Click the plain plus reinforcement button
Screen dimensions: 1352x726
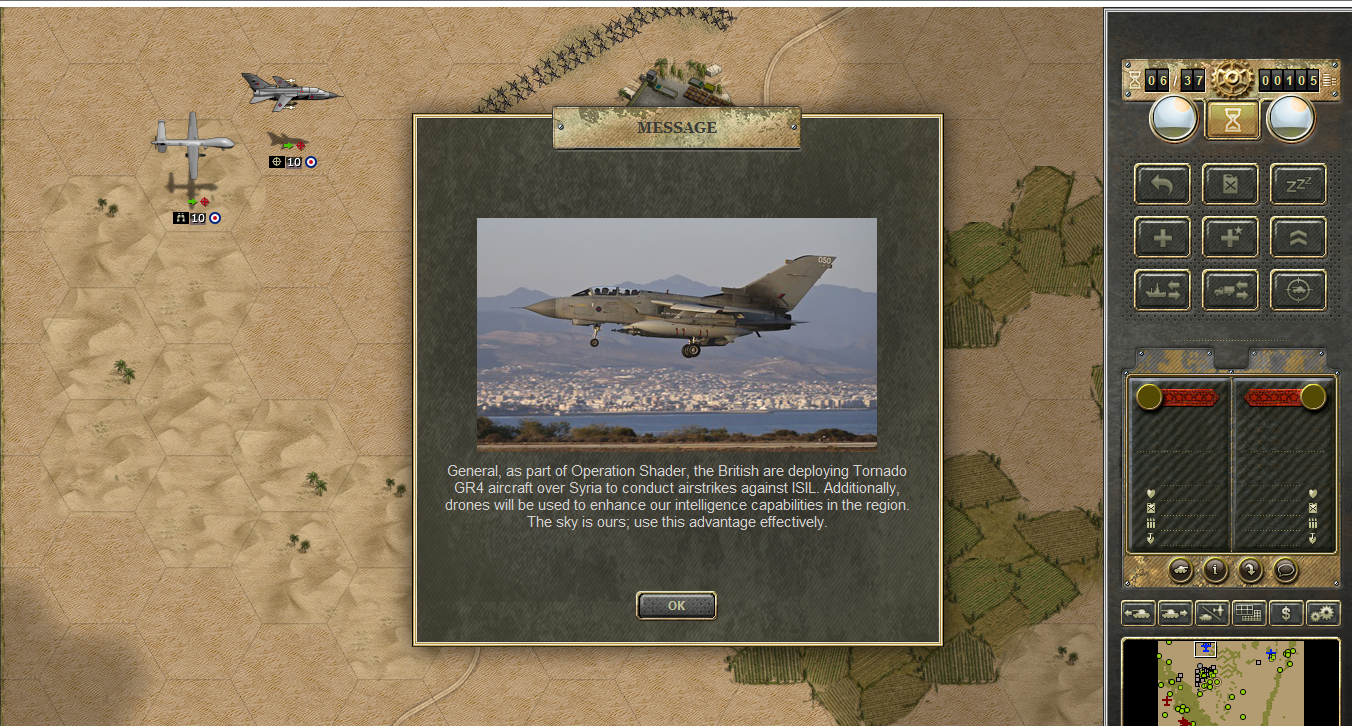pos(1162,237)
